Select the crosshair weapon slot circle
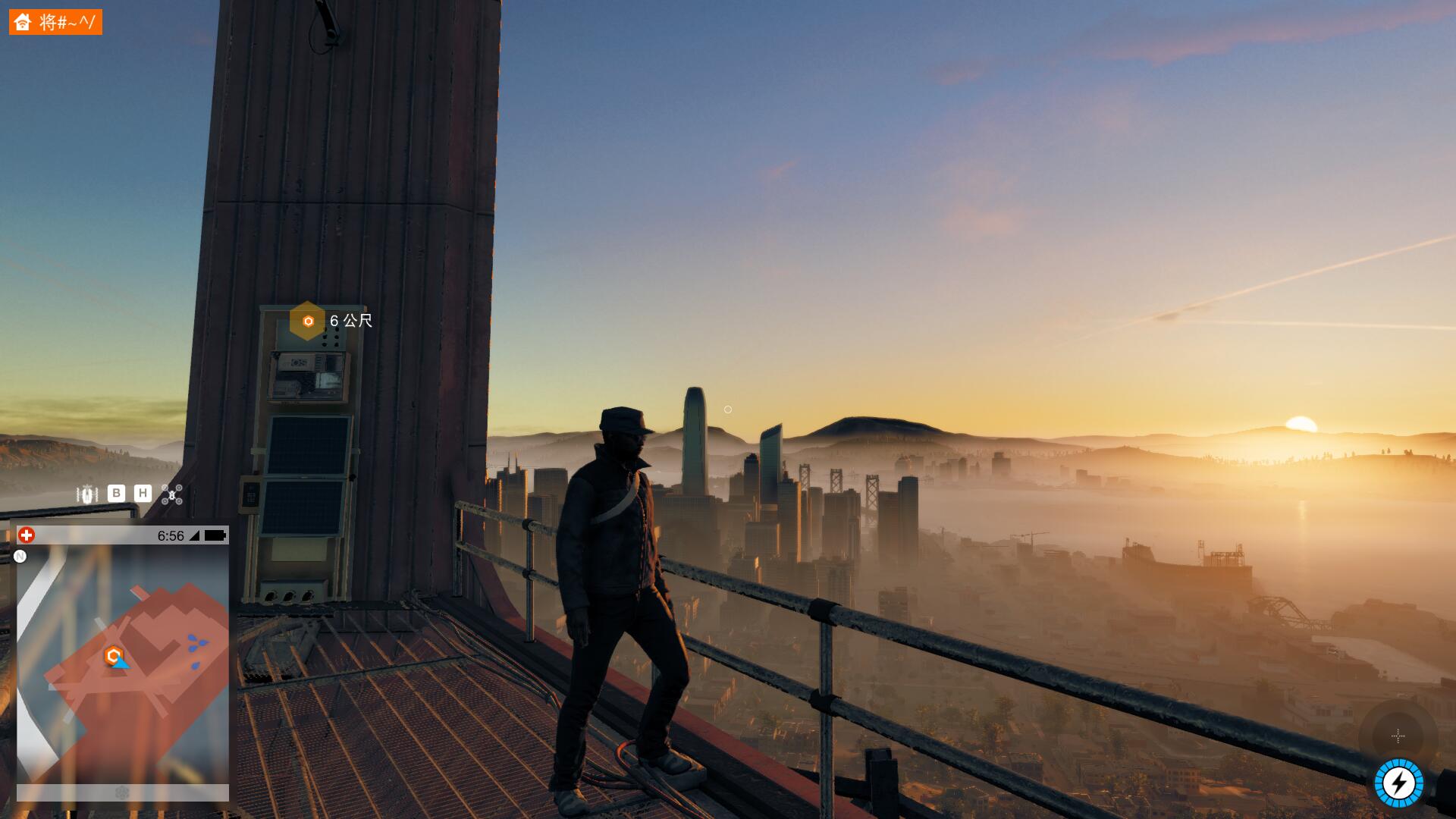The height and width of the screenshot is (819, 1456). pos(1398,736)
